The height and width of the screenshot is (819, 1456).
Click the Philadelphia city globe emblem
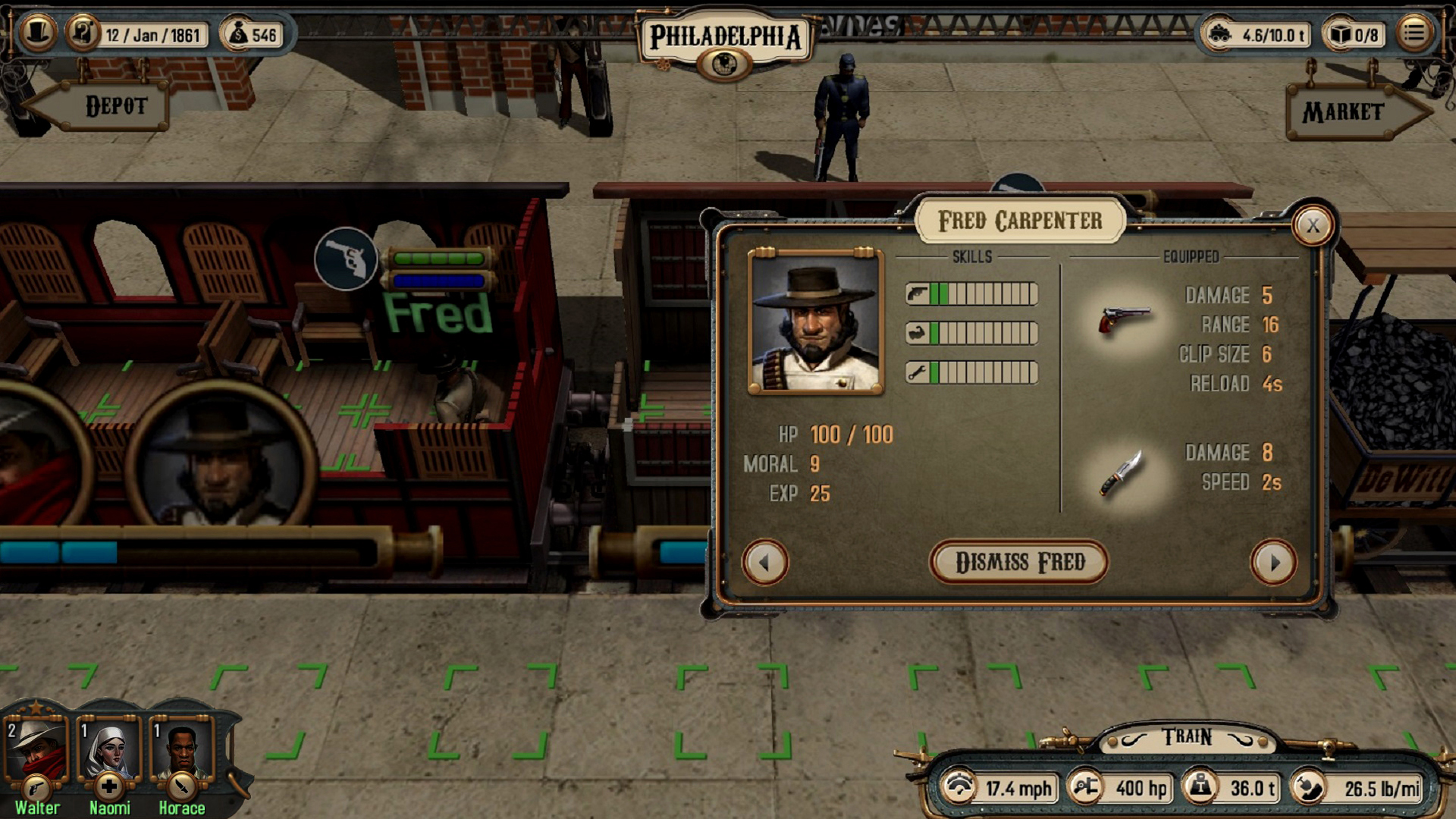[x=724, y=64]
